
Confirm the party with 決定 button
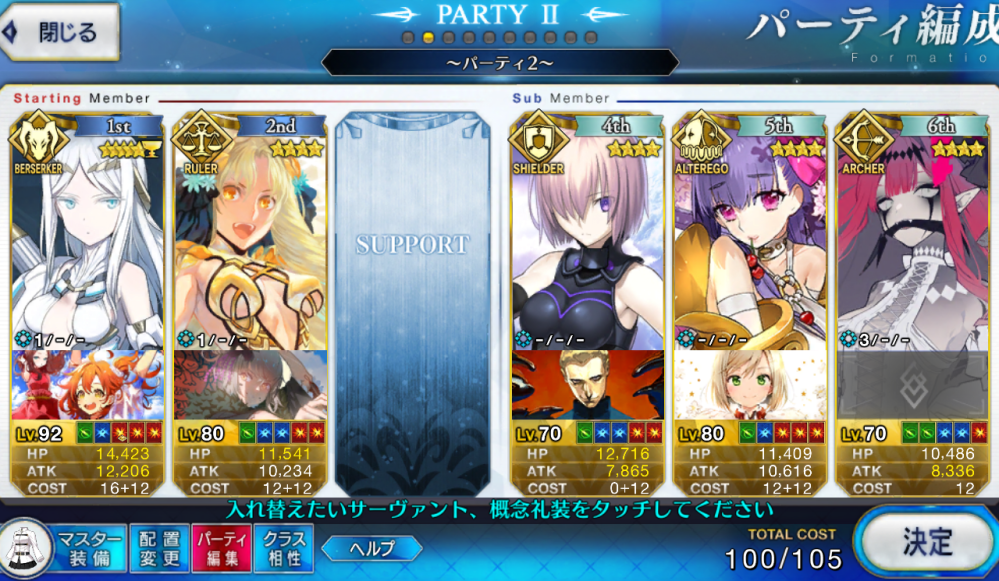tap(925, 543)
